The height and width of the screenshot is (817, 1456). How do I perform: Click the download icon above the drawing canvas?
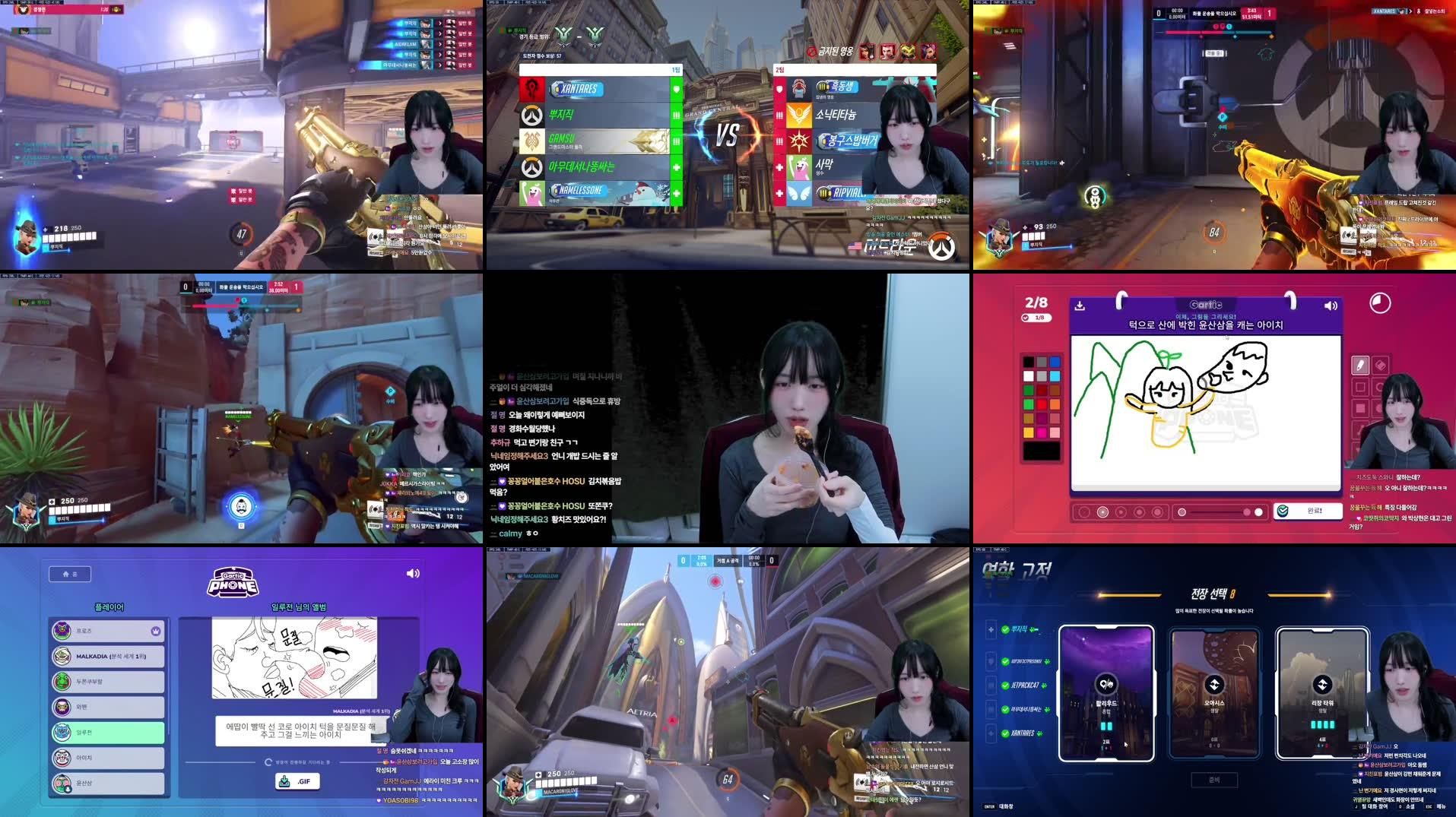coord(1080,306)
